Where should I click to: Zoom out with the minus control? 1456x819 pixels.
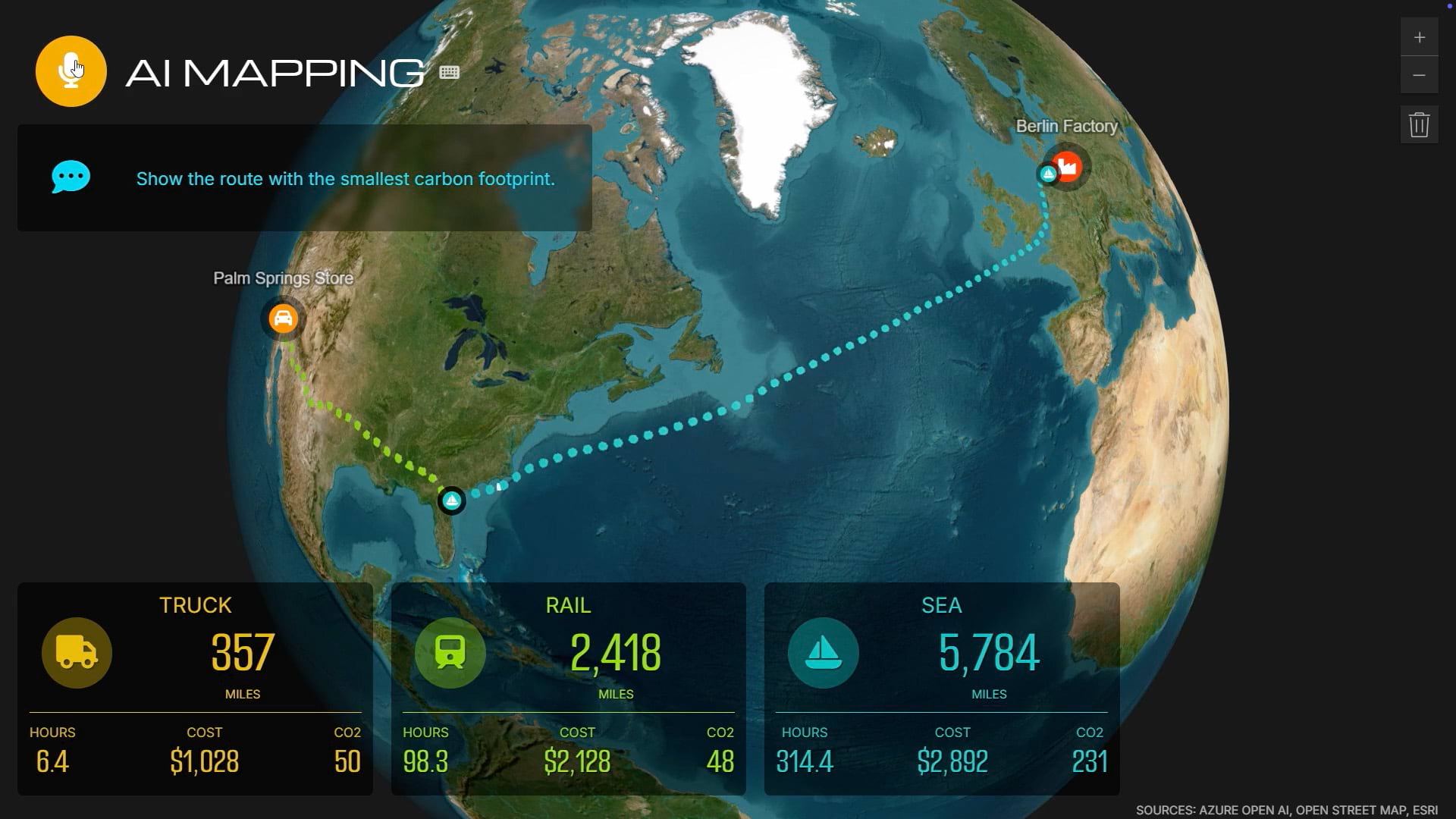pos(1420,75)
